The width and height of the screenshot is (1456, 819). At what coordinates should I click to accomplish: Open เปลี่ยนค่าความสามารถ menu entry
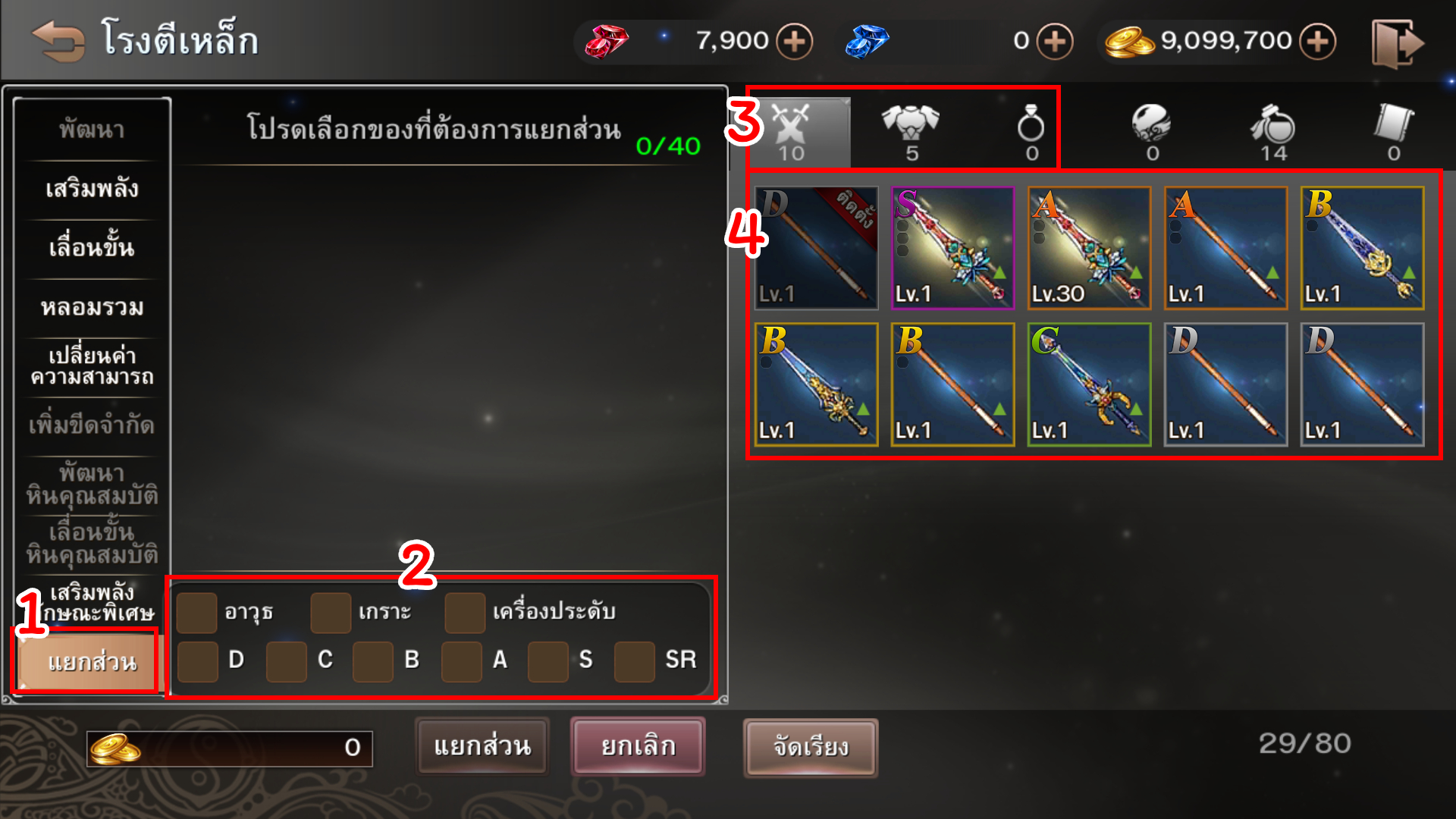92,366
